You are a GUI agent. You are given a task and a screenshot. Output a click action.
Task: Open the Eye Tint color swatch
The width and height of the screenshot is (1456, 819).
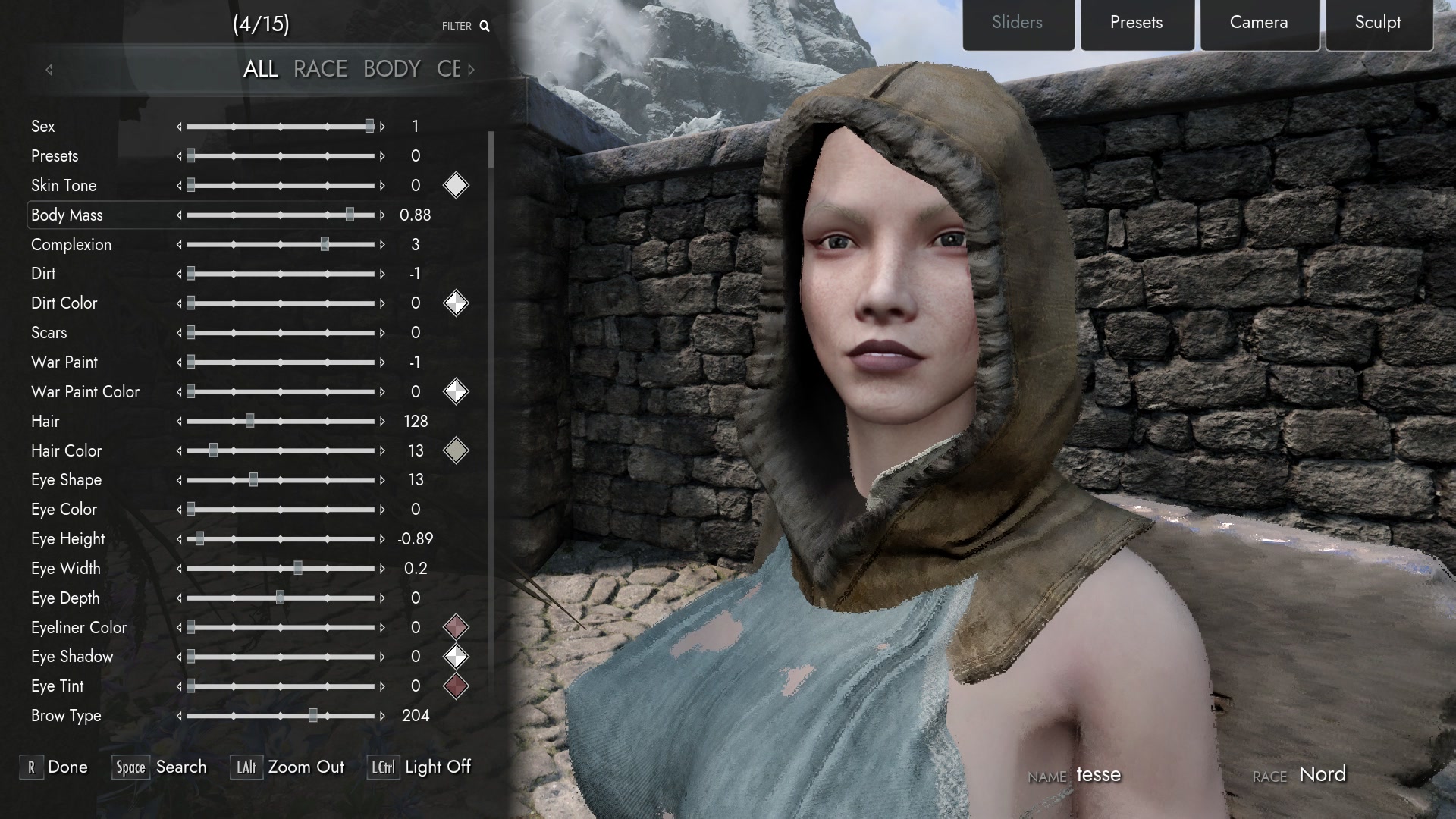(x=456, y=686)
